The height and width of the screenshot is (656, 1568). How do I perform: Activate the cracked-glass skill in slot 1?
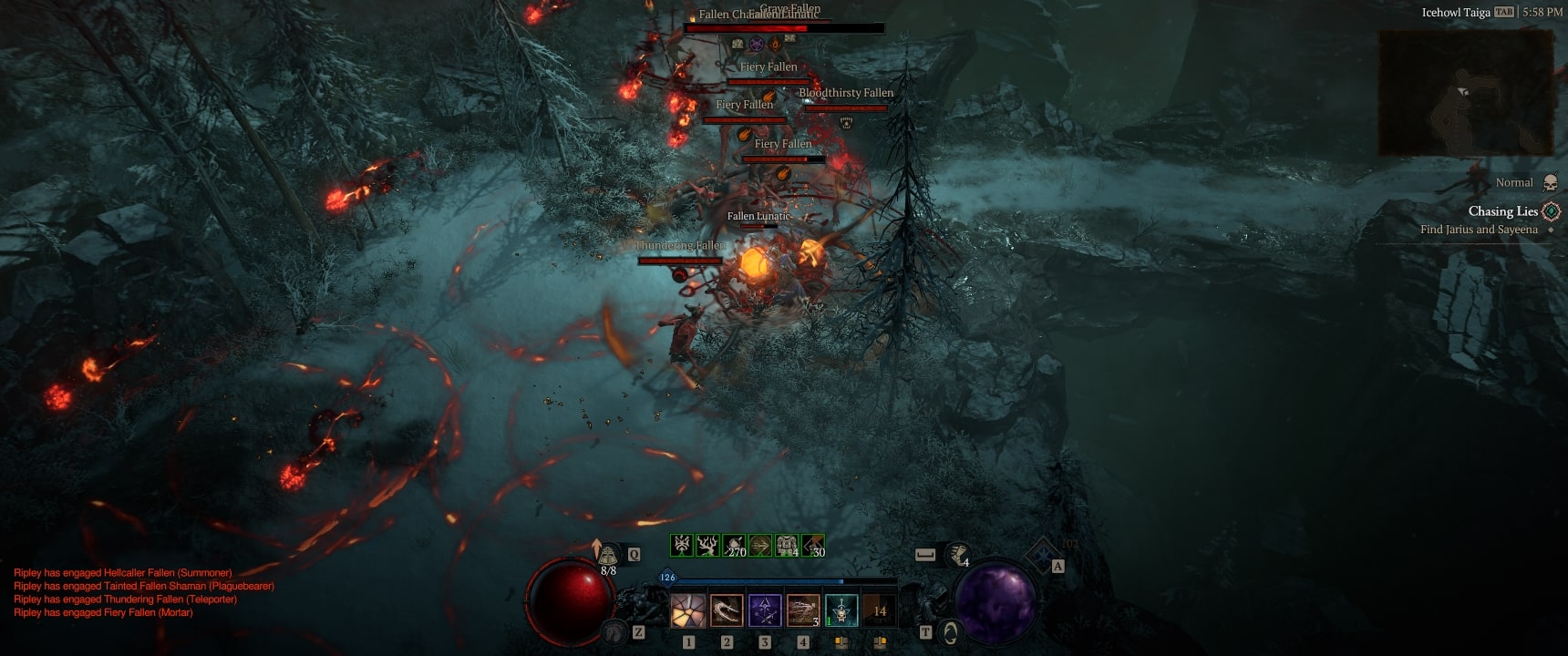pyautogui.click(x=688, y=610)
